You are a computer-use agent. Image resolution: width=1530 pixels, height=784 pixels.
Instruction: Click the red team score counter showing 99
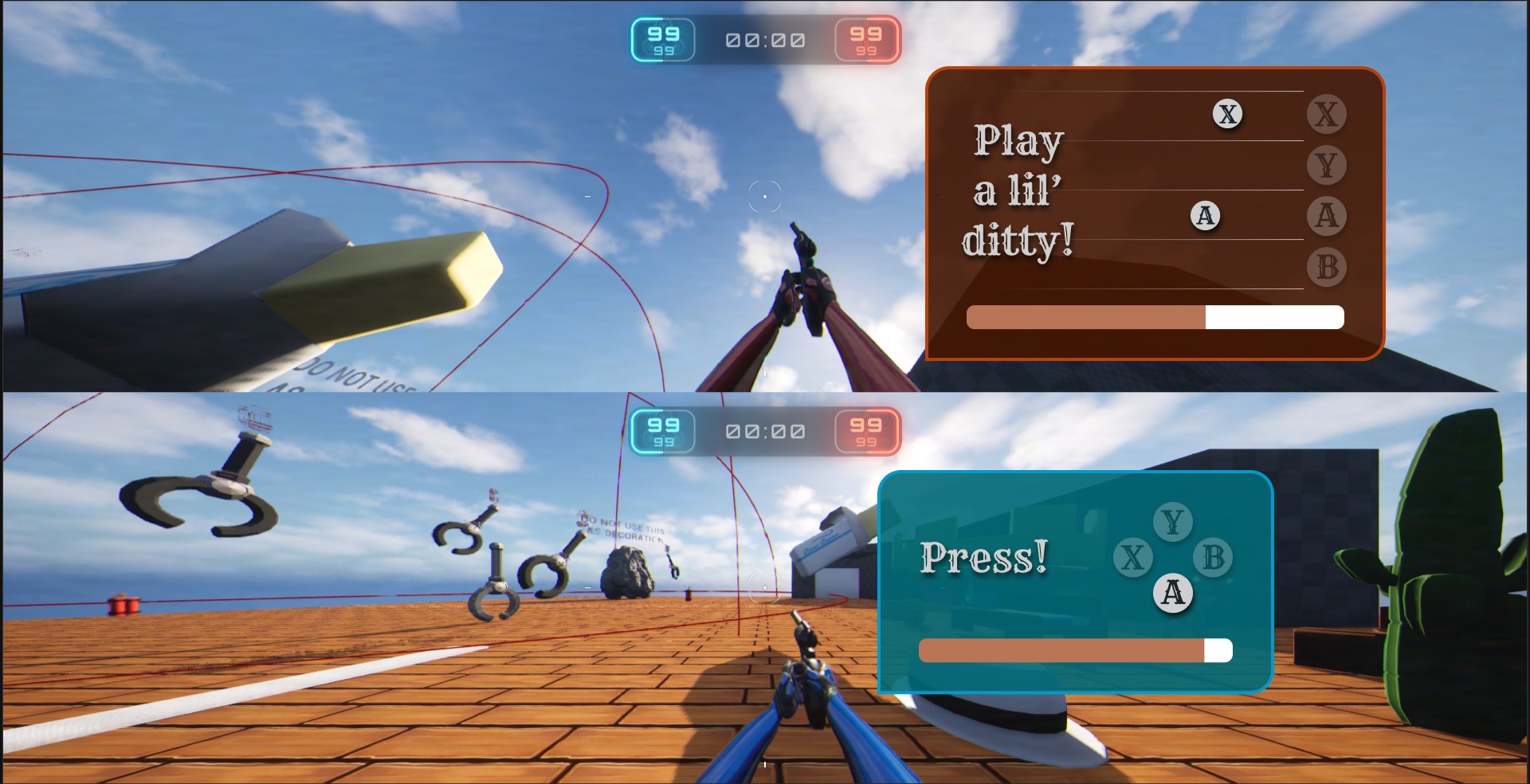[x=866, y=39]
